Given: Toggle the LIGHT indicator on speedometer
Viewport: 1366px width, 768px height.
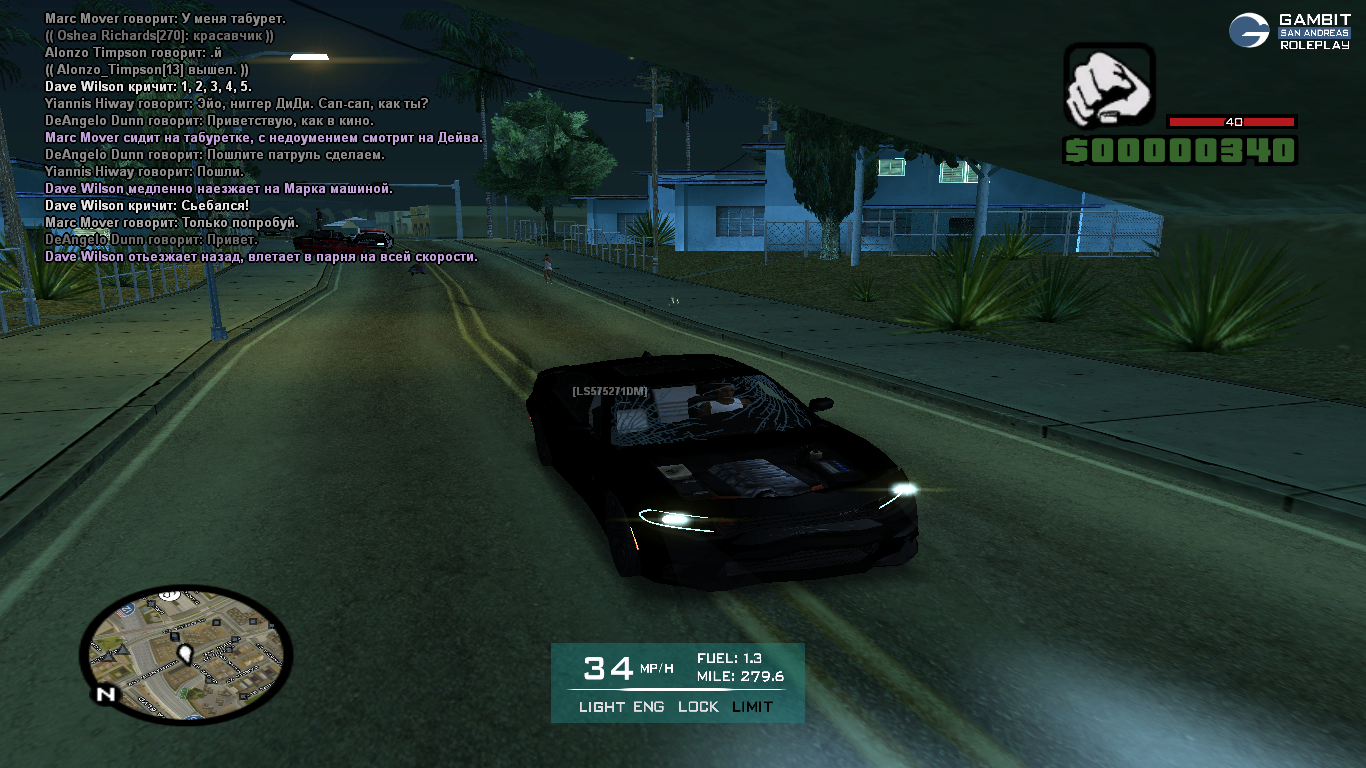Looking at the screenshot, I should click(x=602, y=707).
